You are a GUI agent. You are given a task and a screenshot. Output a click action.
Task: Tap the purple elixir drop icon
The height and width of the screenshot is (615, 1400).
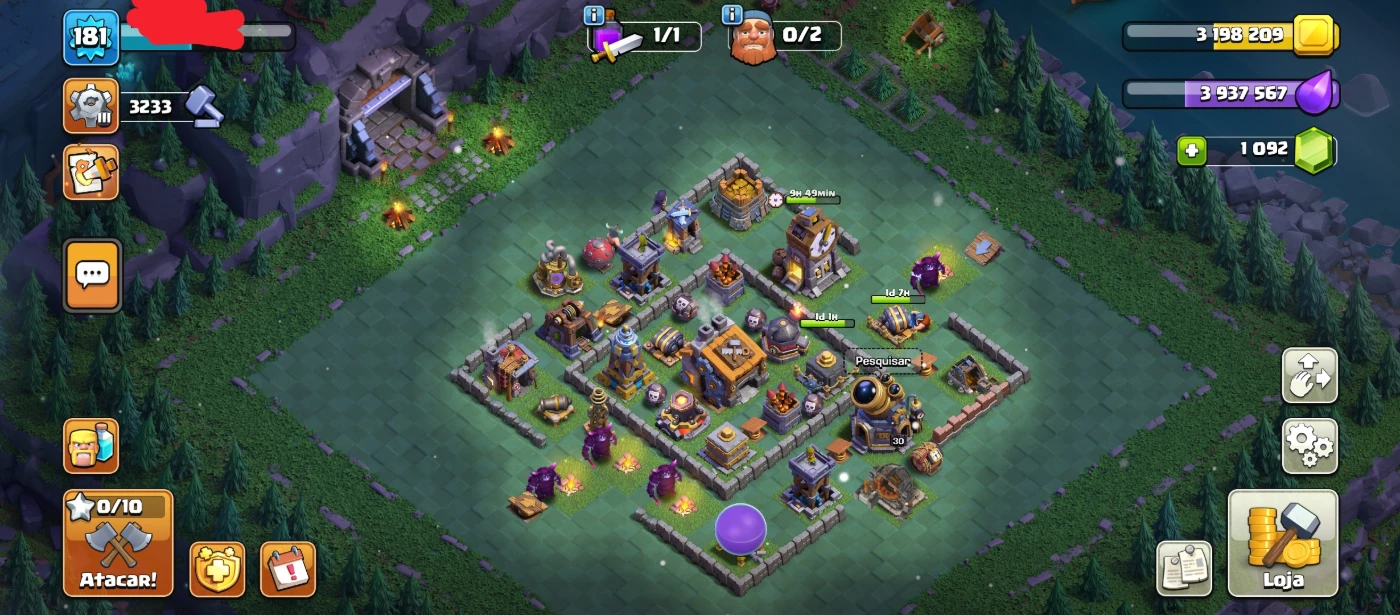[1315, 94]
